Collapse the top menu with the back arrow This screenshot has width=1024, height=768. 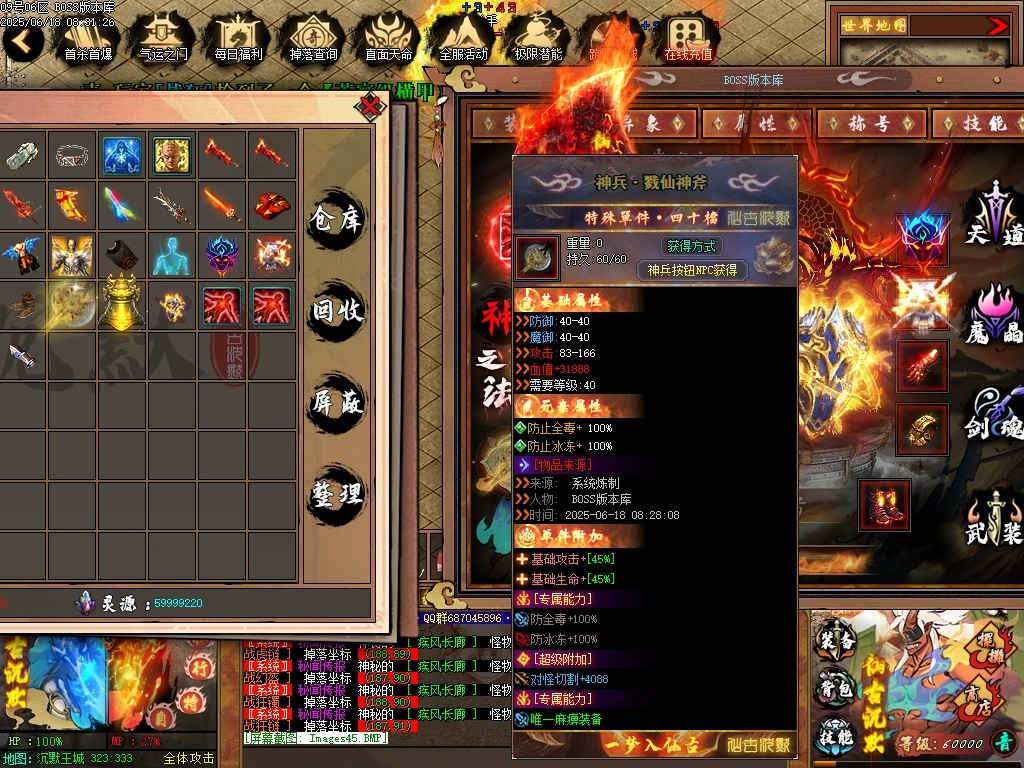pos(22,40)
